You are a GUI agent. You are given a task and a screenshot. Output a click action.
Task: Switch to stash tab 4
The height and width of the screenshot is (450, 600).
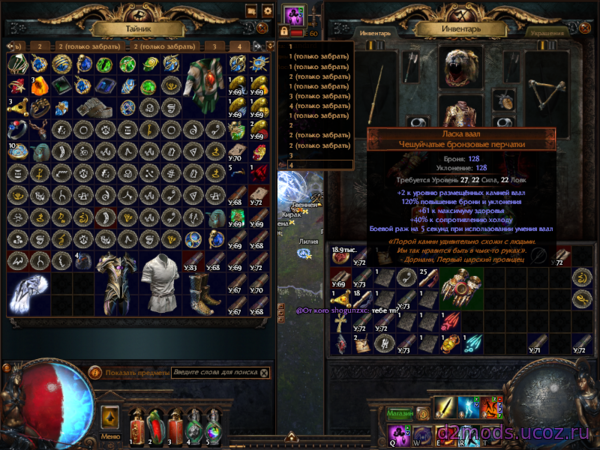[x=240, y=46]
